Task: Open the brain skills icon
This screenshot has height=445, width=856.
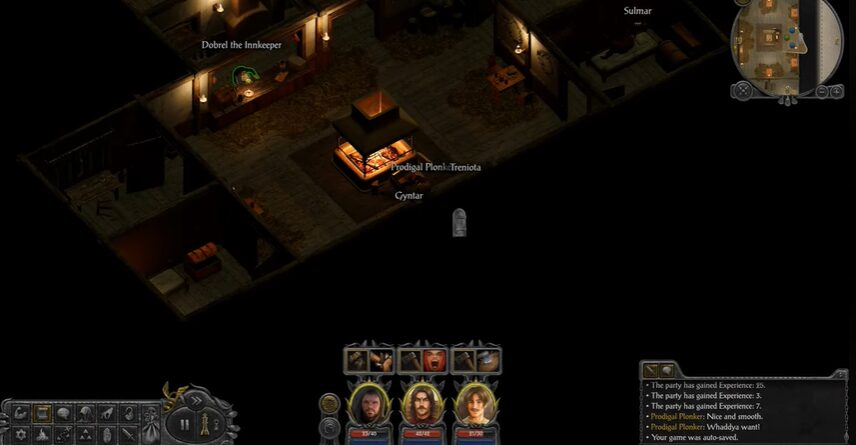Action: tap(65, 413)
